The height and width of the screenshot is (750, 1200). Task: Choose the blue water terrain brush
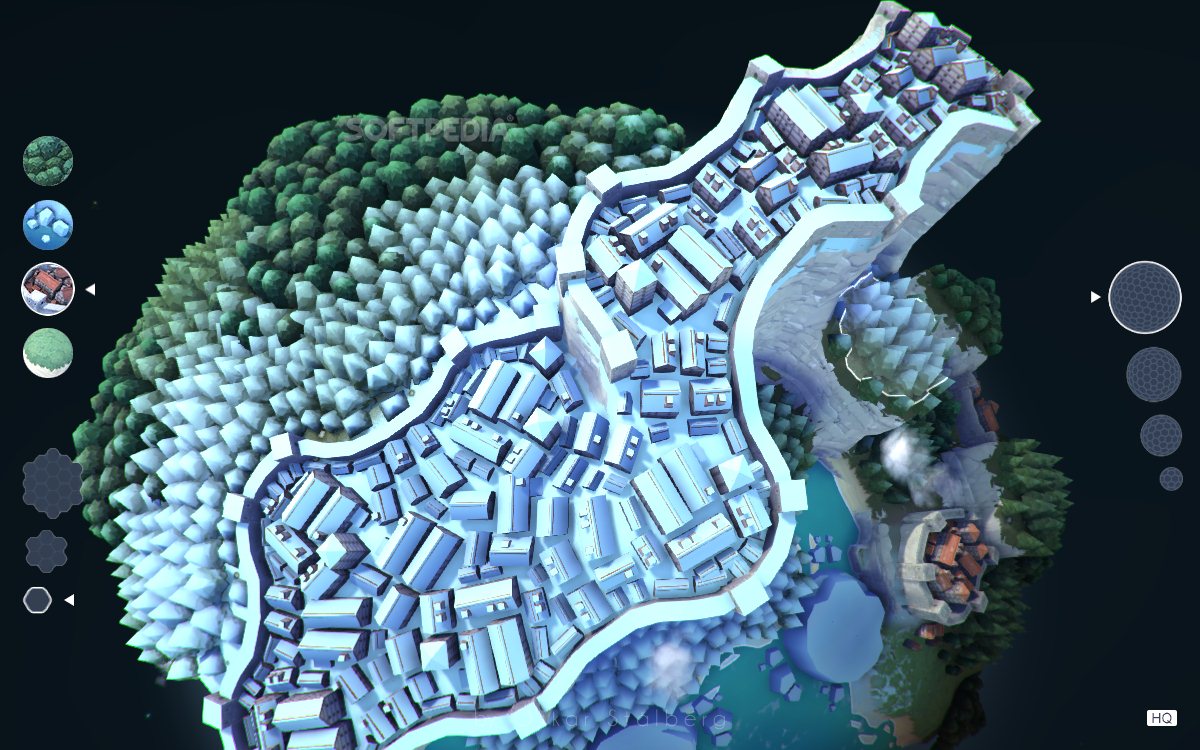click(x=48, y=225)
